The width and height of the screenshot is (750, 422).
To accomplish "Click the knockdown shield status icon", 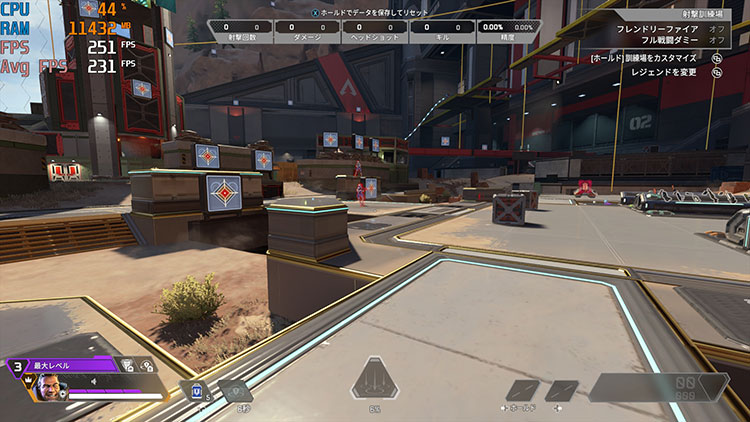I will [x=151, y=366].
